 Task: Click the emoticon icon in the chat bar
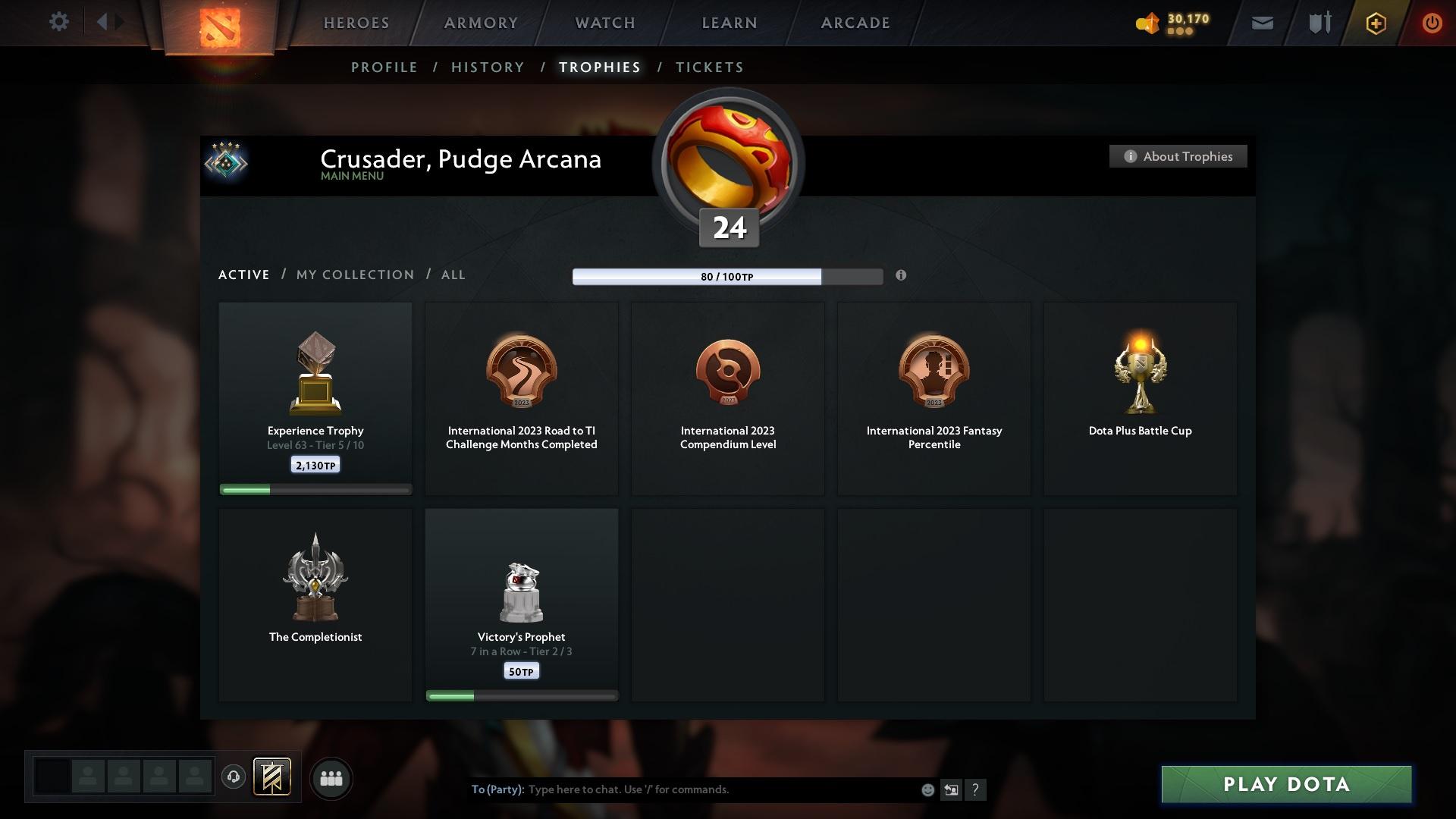pyautogui.click(x=927, y=789)
